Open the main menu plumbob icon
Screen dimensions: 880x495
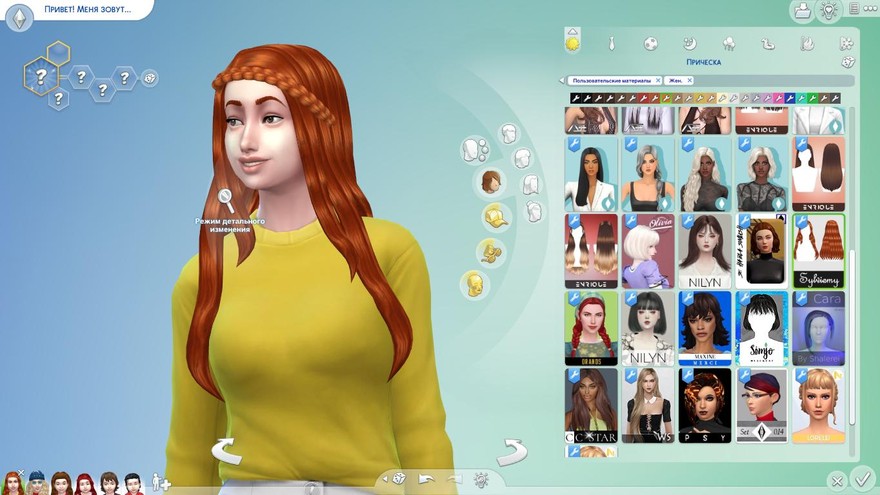point(17,15)
